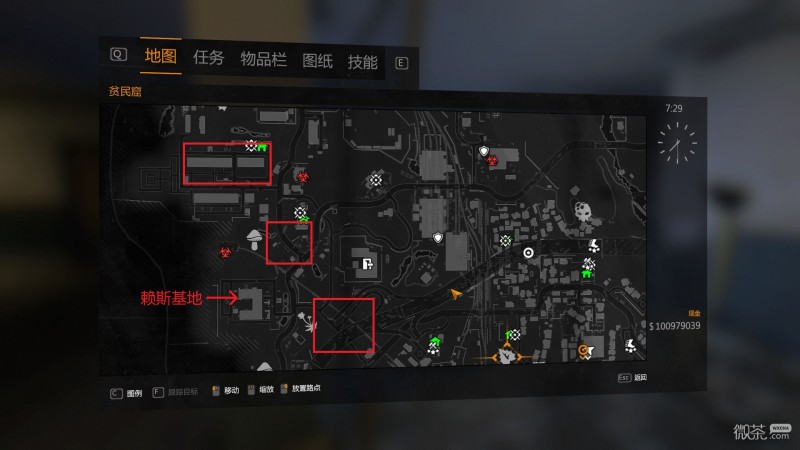Switch to the 任务 (Quests) tab
The width and height of the screenshot is (800, 450).
[208, 58]
